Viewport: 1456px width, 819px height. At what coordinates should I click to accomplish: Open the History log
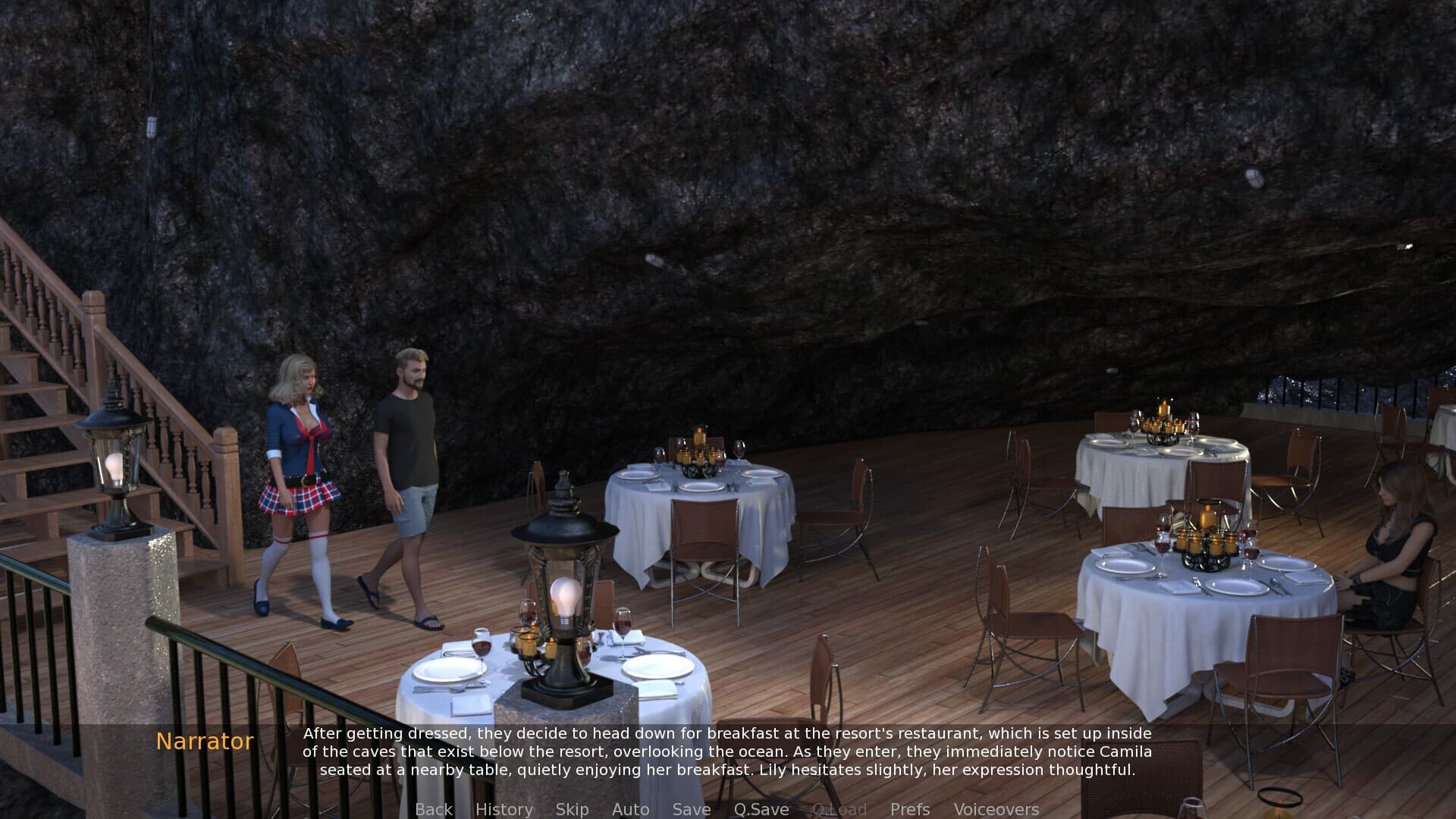pyautogui.click(x=504, y=809)
